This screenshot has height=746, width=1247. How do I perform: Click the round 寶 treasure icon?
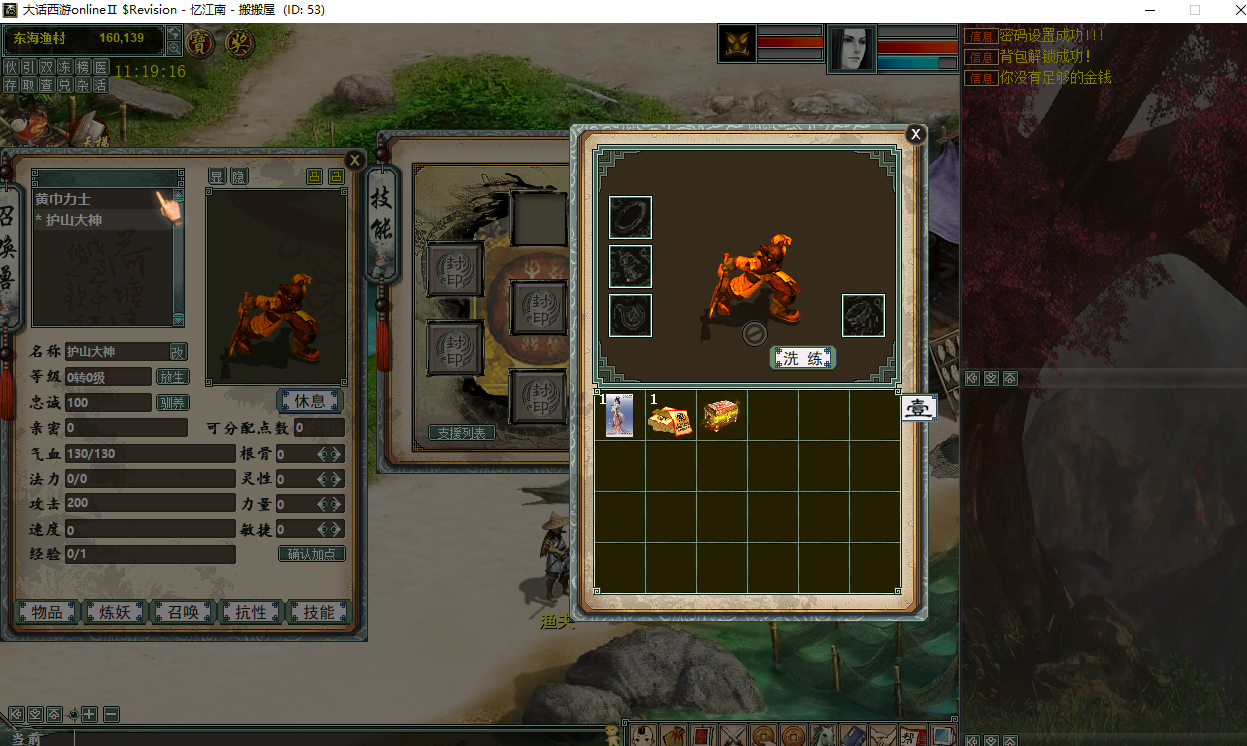coord(200,44)
